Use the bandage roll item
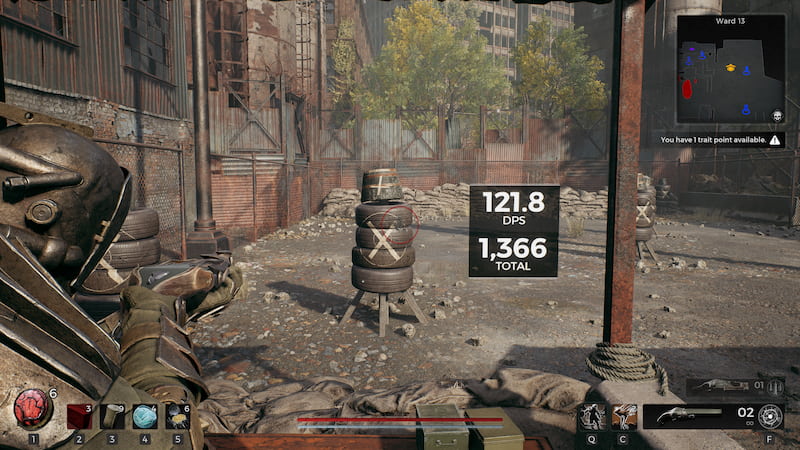The width and height of the screenshot is (800, 450). (112, 416)
